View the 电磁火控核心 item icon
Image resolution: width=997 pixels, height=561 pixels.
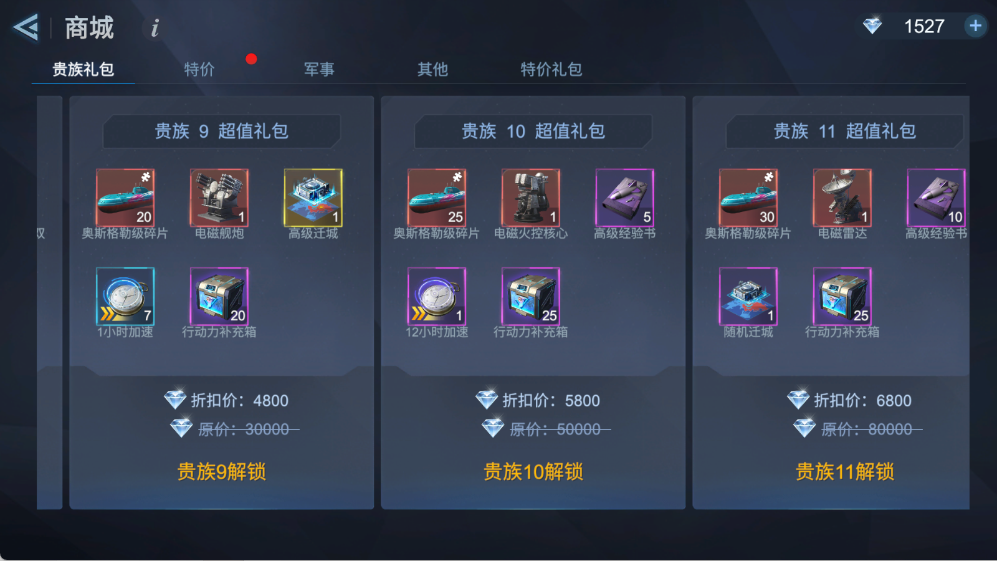tap(531, 197)
